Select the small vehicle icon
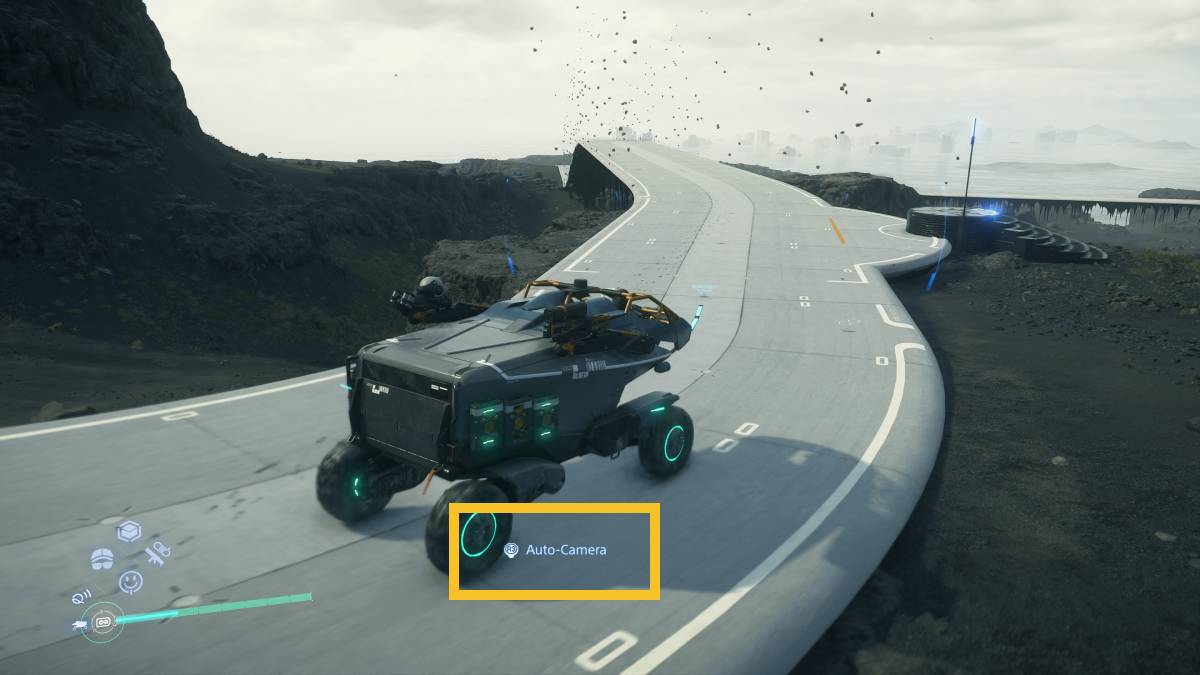Screen dimensions: 1200x675 pyautogui.click(x=79, y=625)
